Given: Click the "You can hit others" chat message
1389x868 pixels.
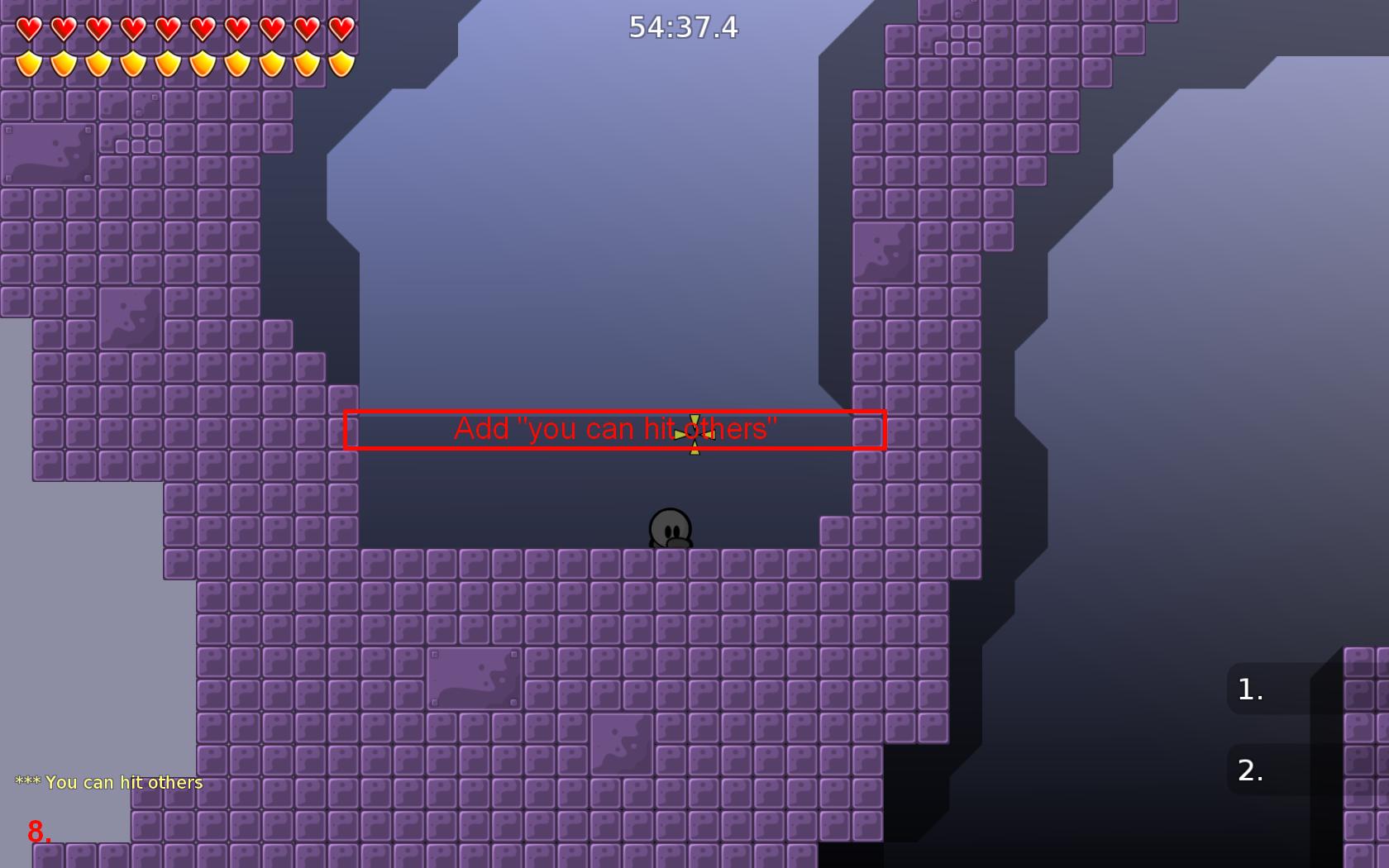Looking at the screenshot, I should point(110,782).
